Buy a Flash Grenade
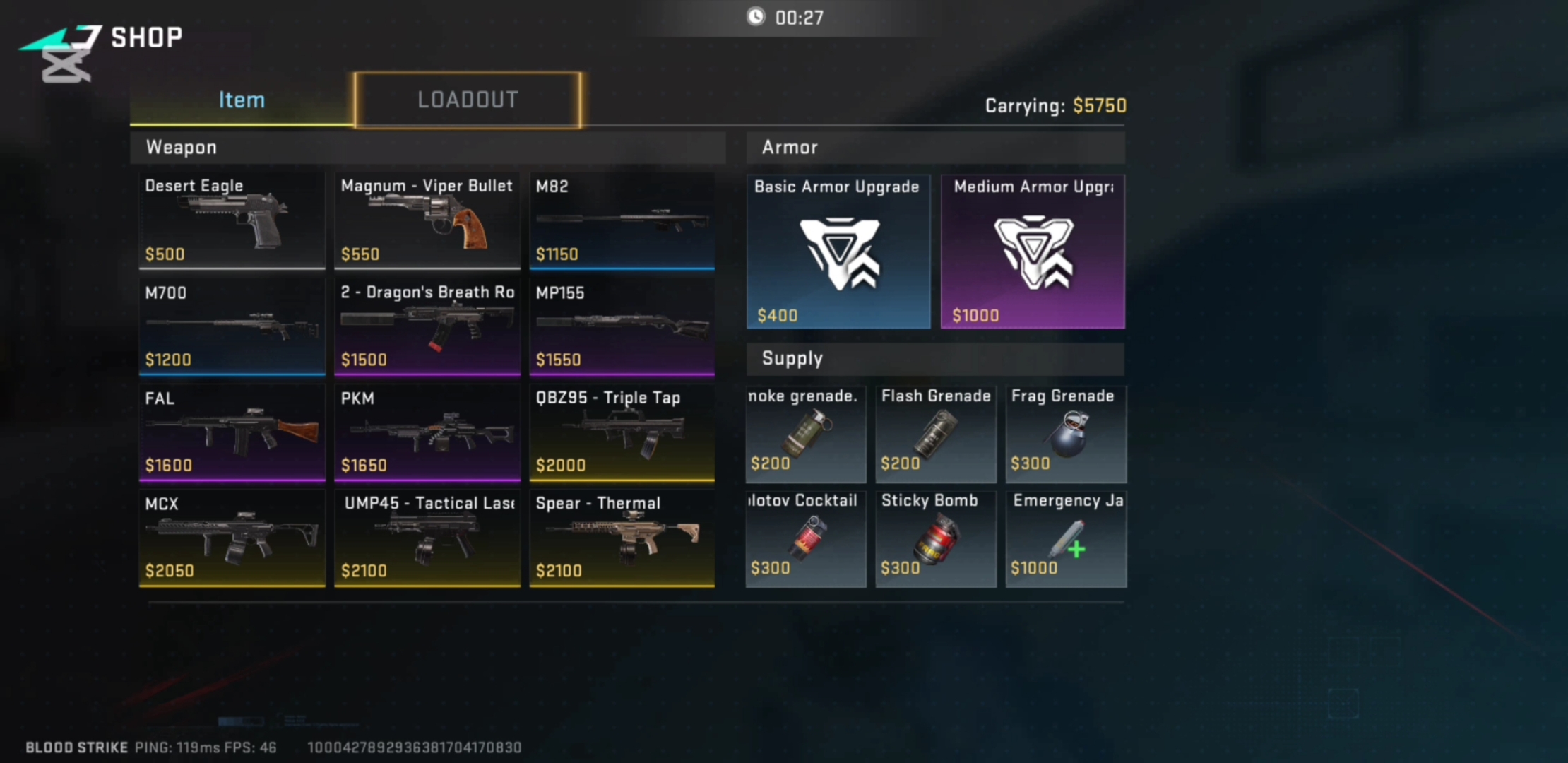 tap(936, 434)
